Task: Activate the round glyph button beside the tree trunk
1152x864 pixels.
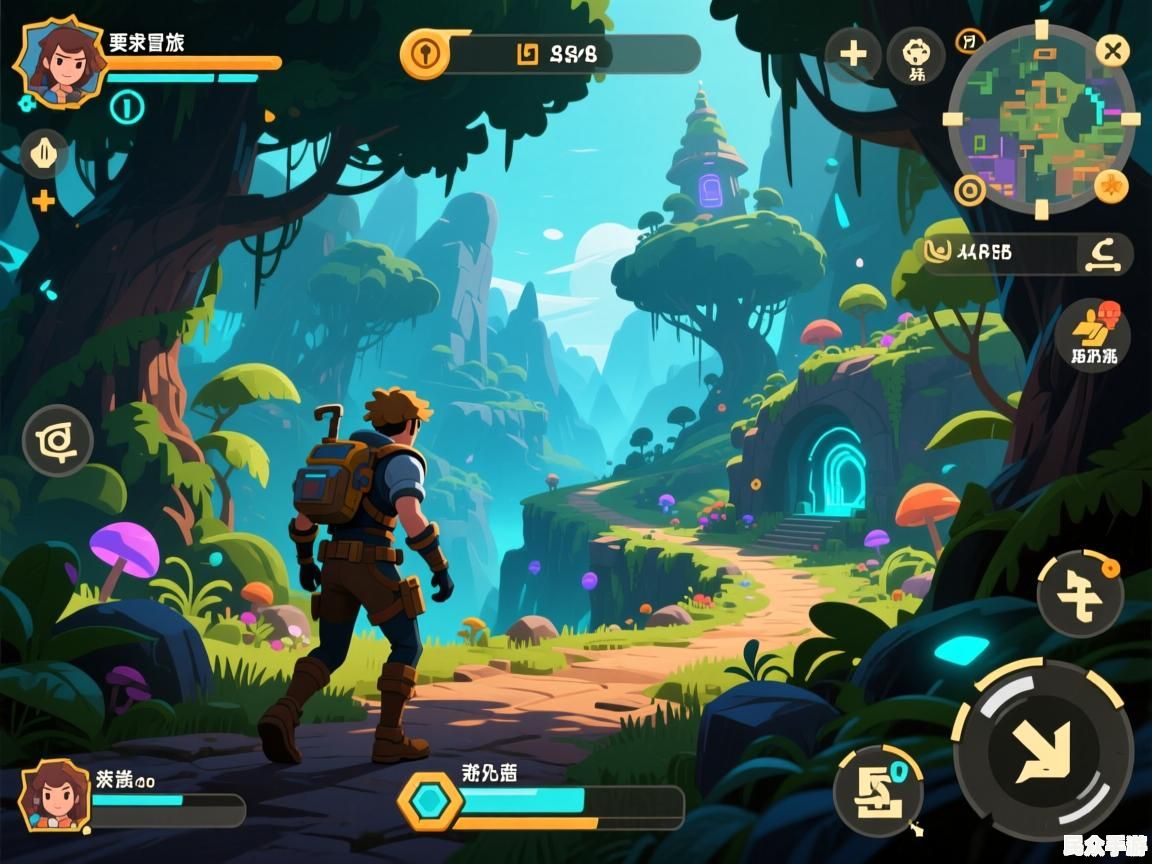Action: click(x=58, y=441)
